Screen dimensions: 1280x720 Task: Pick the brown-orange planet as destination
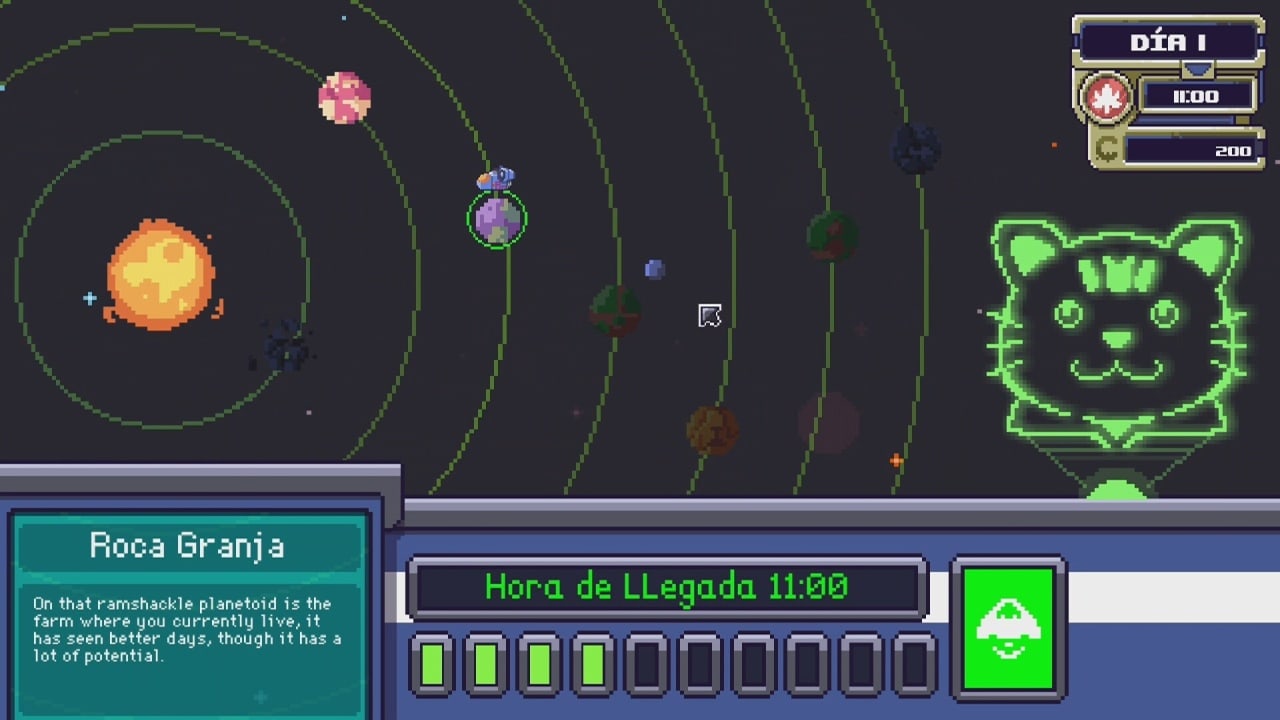(712, 430)
